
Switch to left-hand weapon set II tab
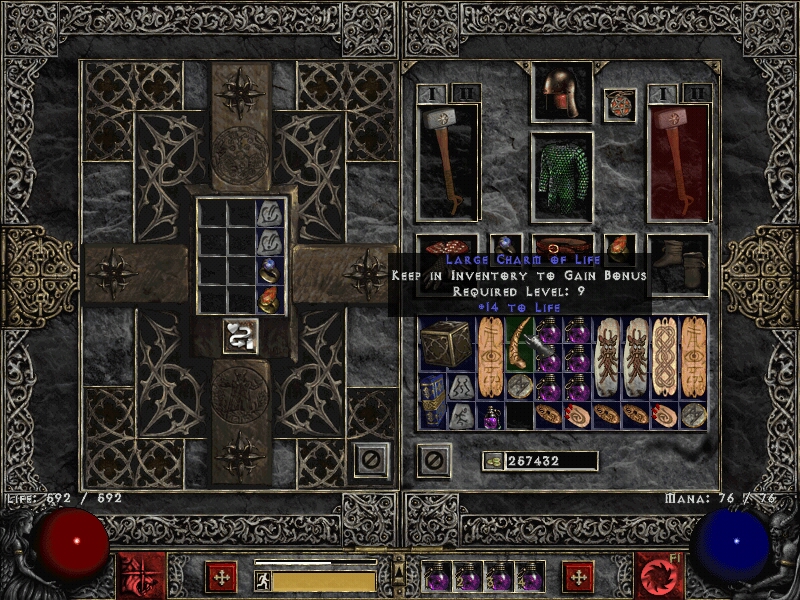tap(465, 93)
